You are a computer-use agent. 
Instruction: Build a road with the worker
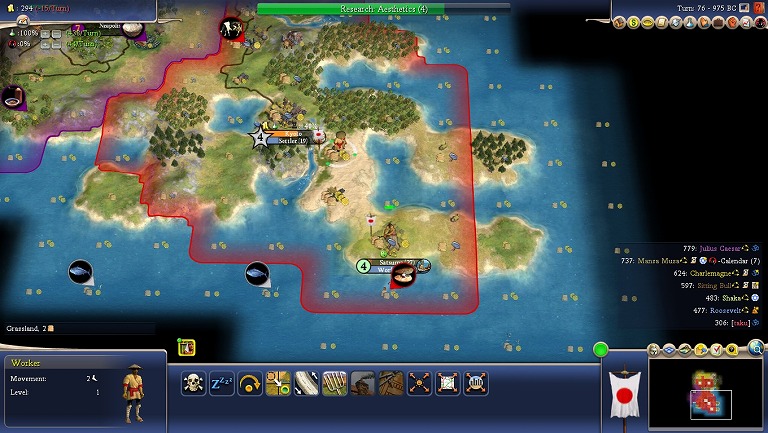306,382
